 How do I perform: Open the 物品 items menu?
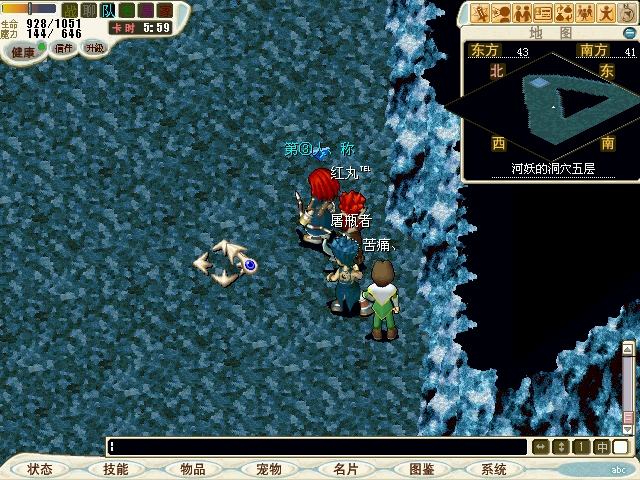point(192,469)
